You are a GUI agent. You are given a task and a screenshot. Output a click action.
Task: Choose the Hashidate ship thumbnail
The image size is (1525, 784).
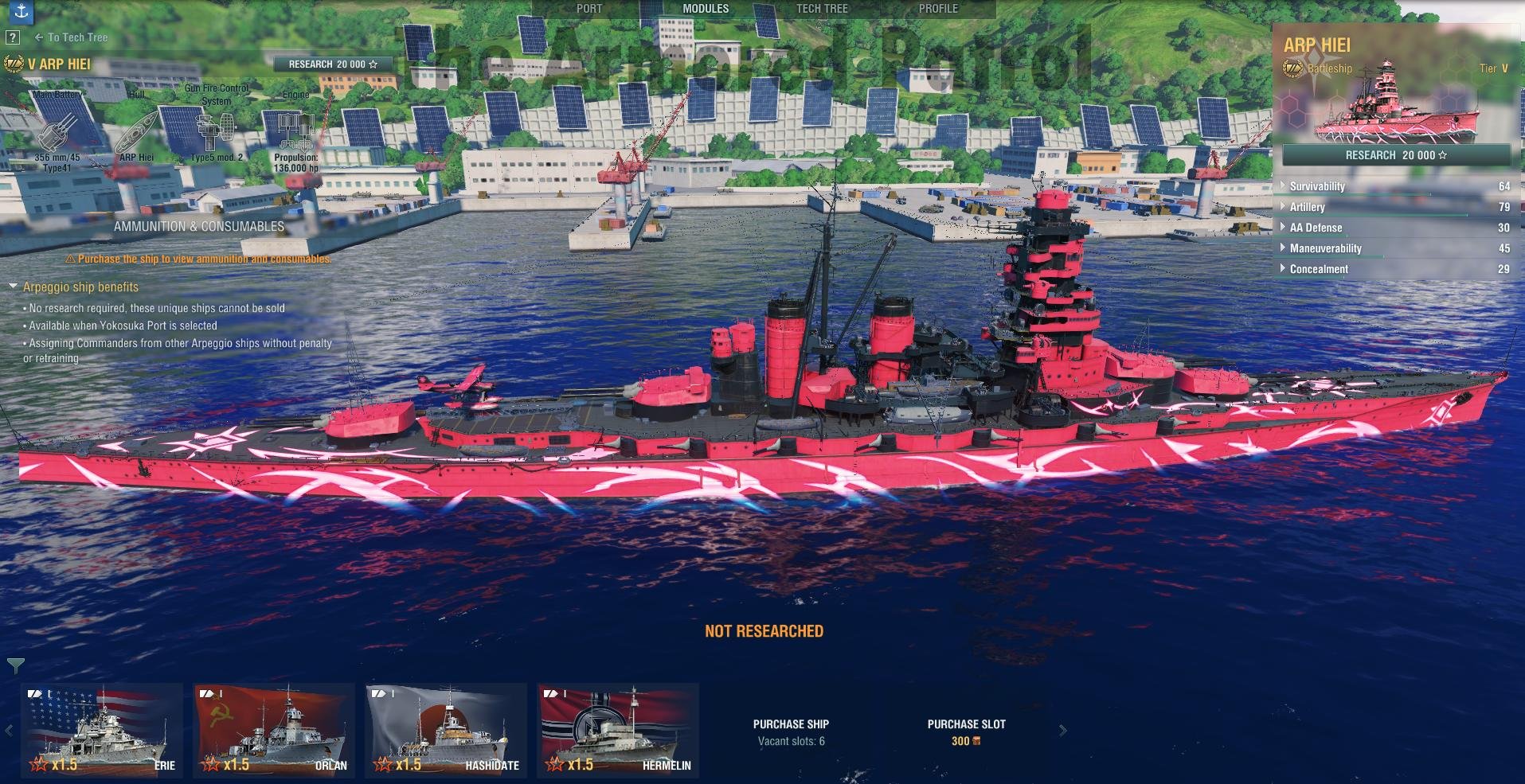446,730
